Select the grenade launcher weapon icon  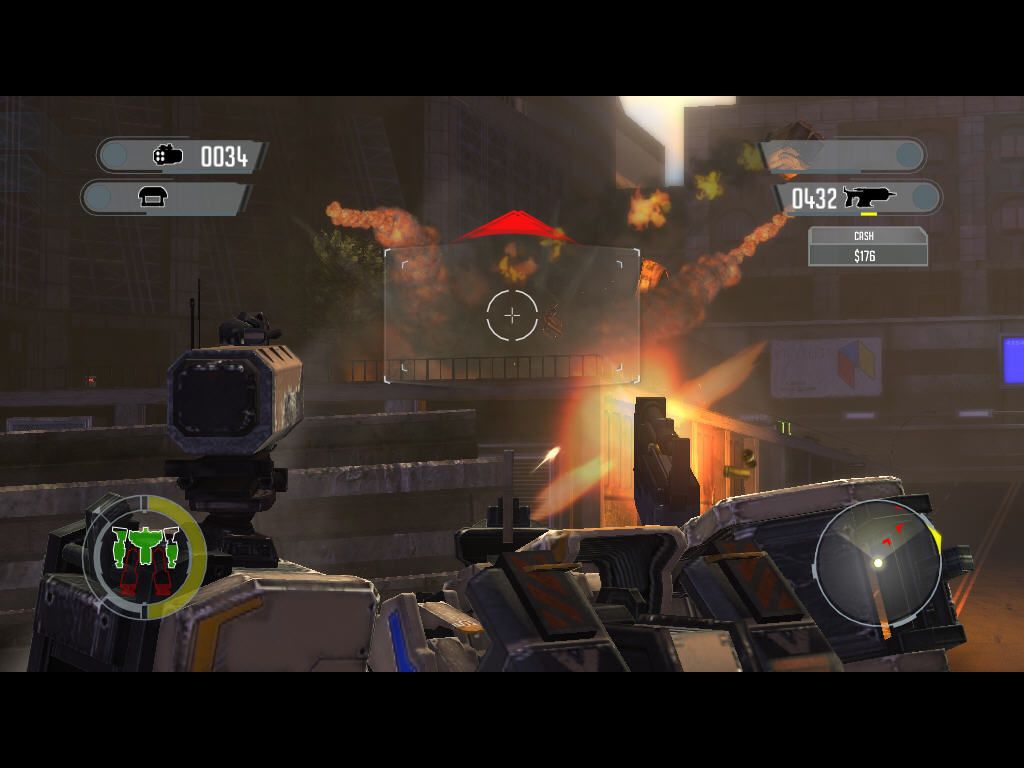point(168,155)
